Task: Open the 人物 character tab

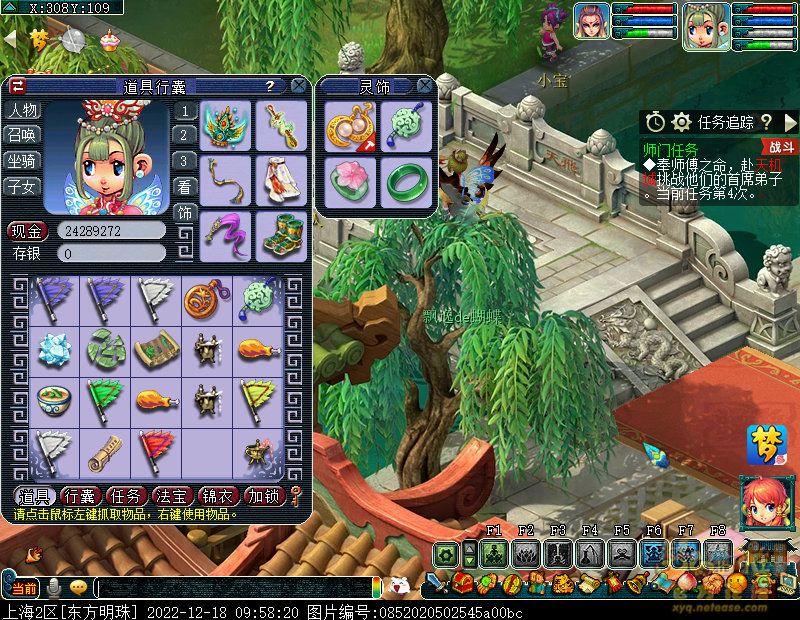Action: click(x=23, y=110)
